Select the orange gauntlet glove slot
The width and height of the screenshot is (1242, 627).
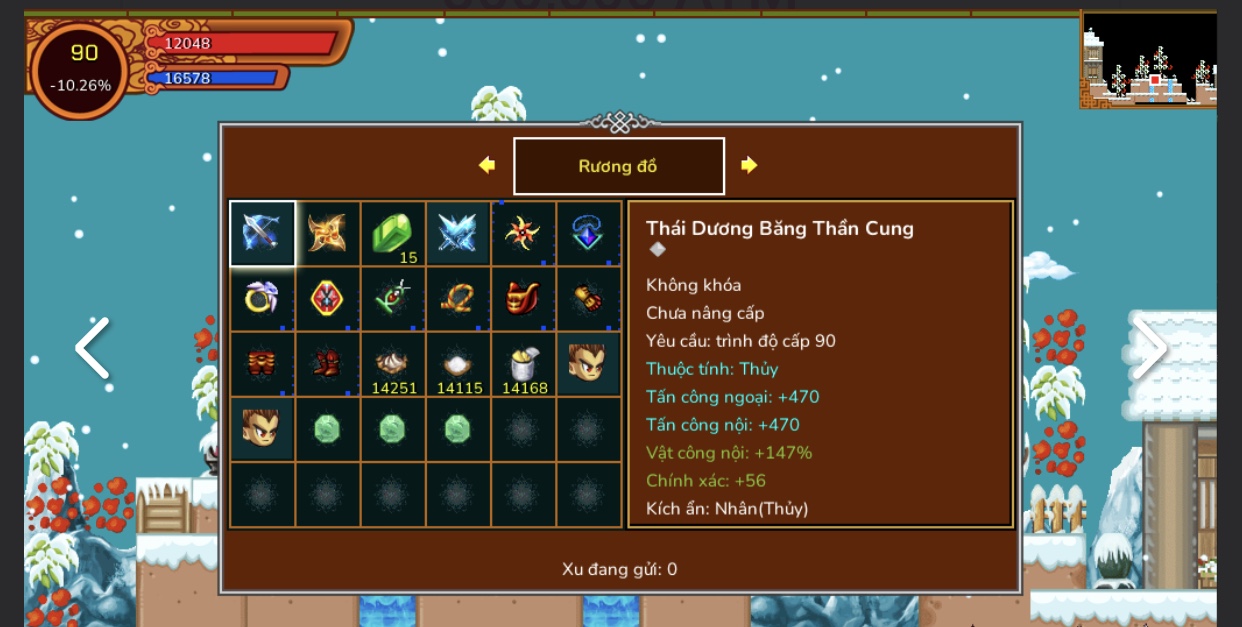coord(588,298)
